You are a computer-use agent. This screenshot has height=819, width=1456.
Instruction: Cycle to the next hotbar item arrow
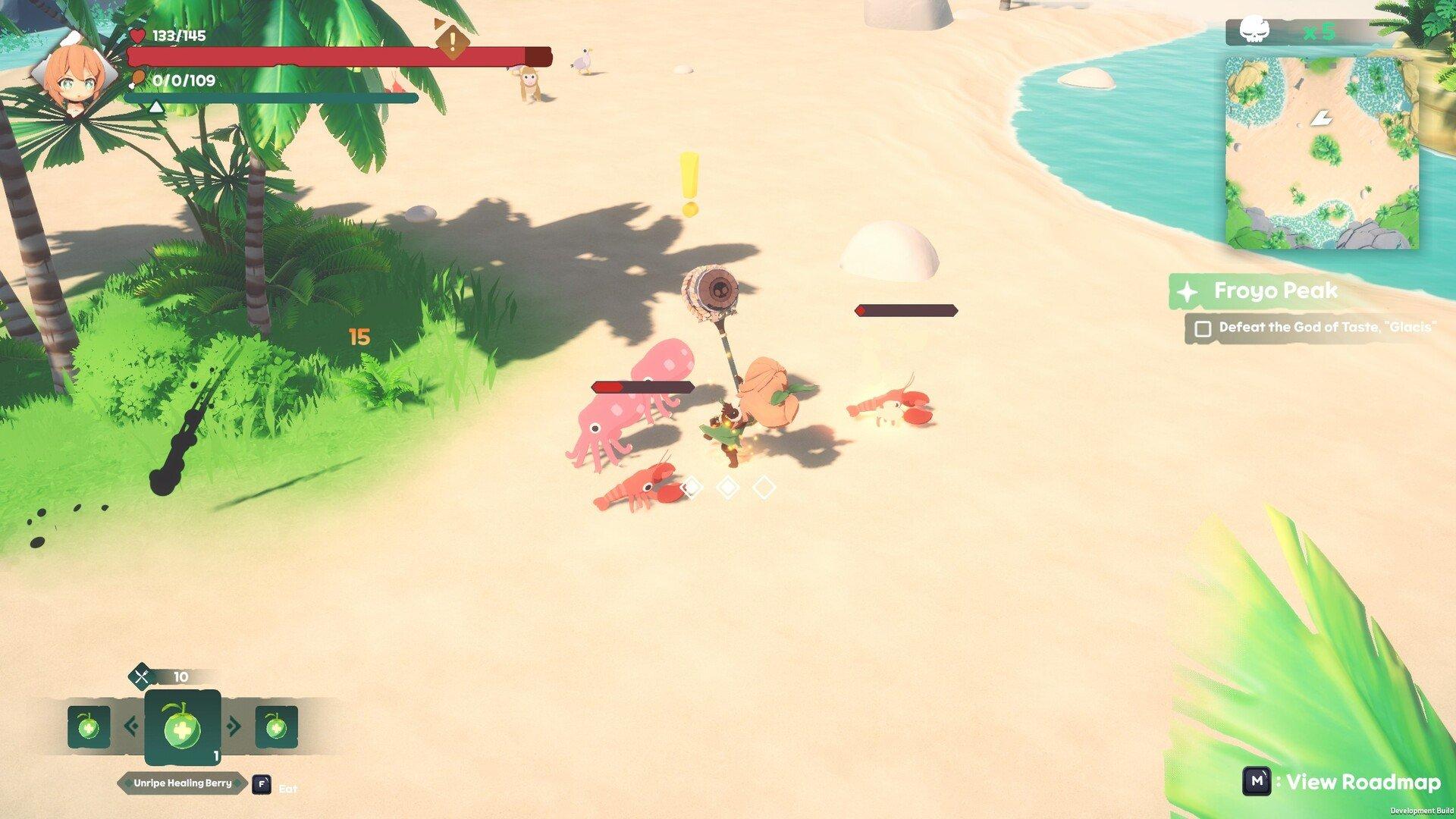pos(234,726)
